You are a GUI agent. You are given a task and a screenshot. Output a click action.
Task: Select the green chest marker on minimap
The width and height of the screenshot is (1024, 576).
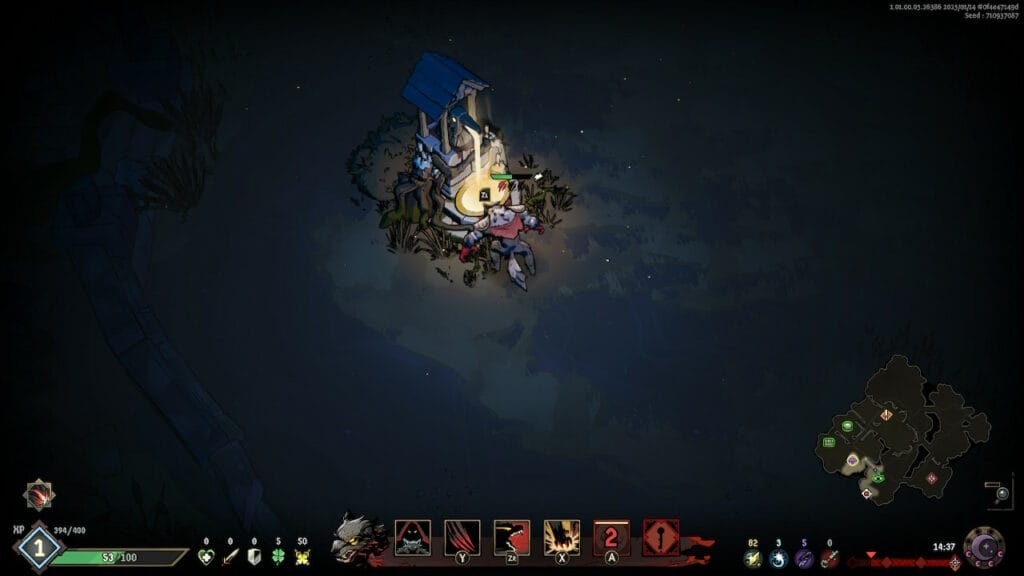[x=829, y=441]
